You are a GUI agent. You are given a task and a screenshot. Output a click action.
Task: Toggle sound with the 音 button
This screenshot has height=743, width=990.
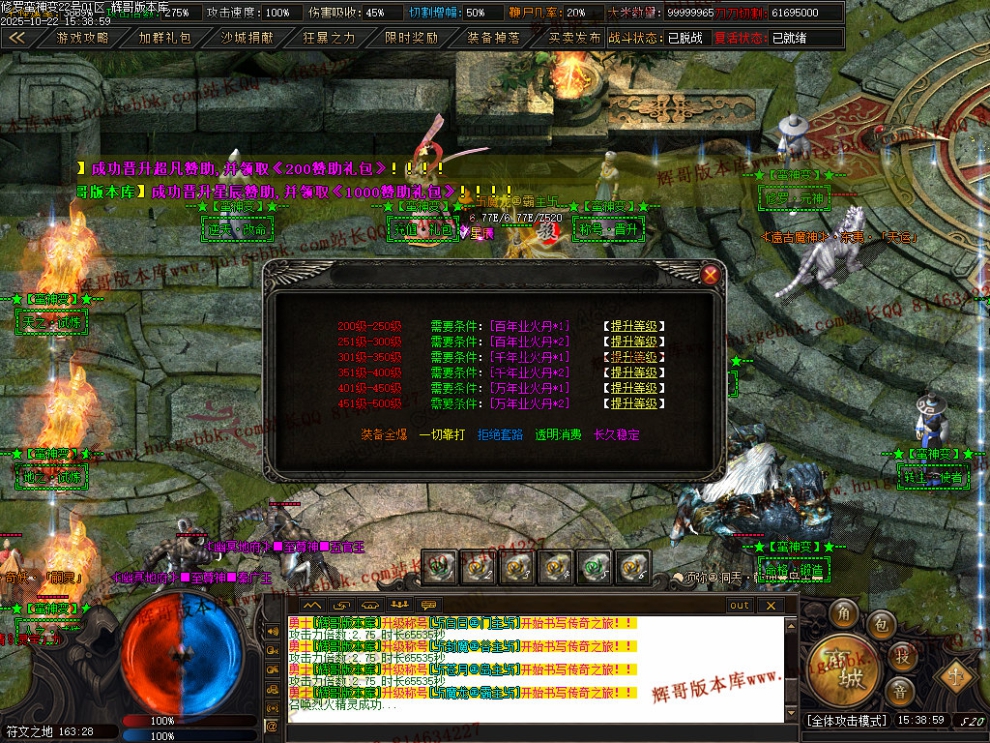point(900,692)
